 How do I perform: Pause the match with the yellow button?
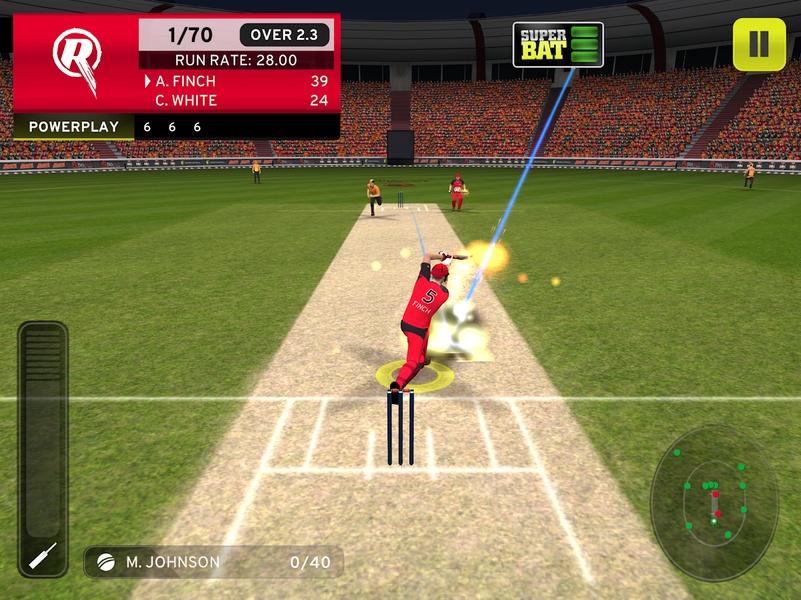(x=758, y=44)
